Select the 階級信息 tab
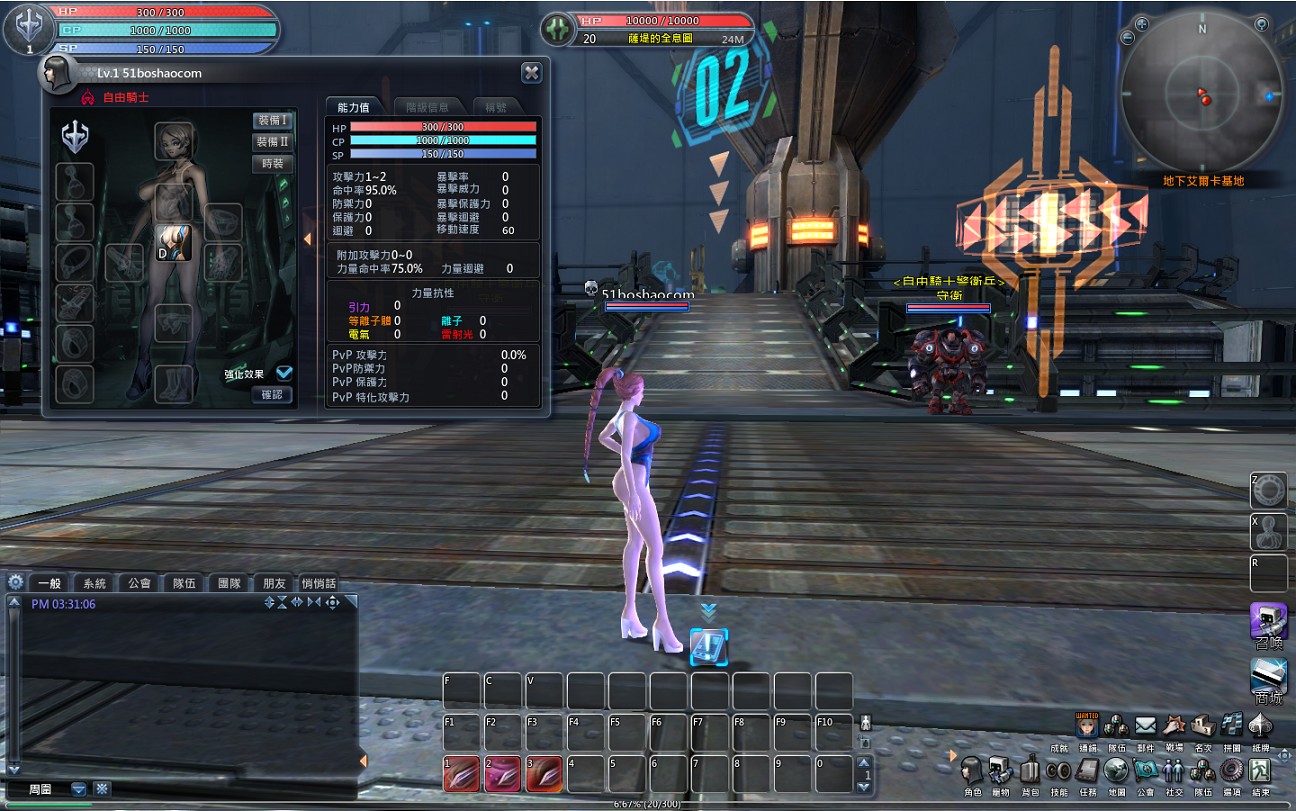 pyautogui.click(x=427, y=106)
